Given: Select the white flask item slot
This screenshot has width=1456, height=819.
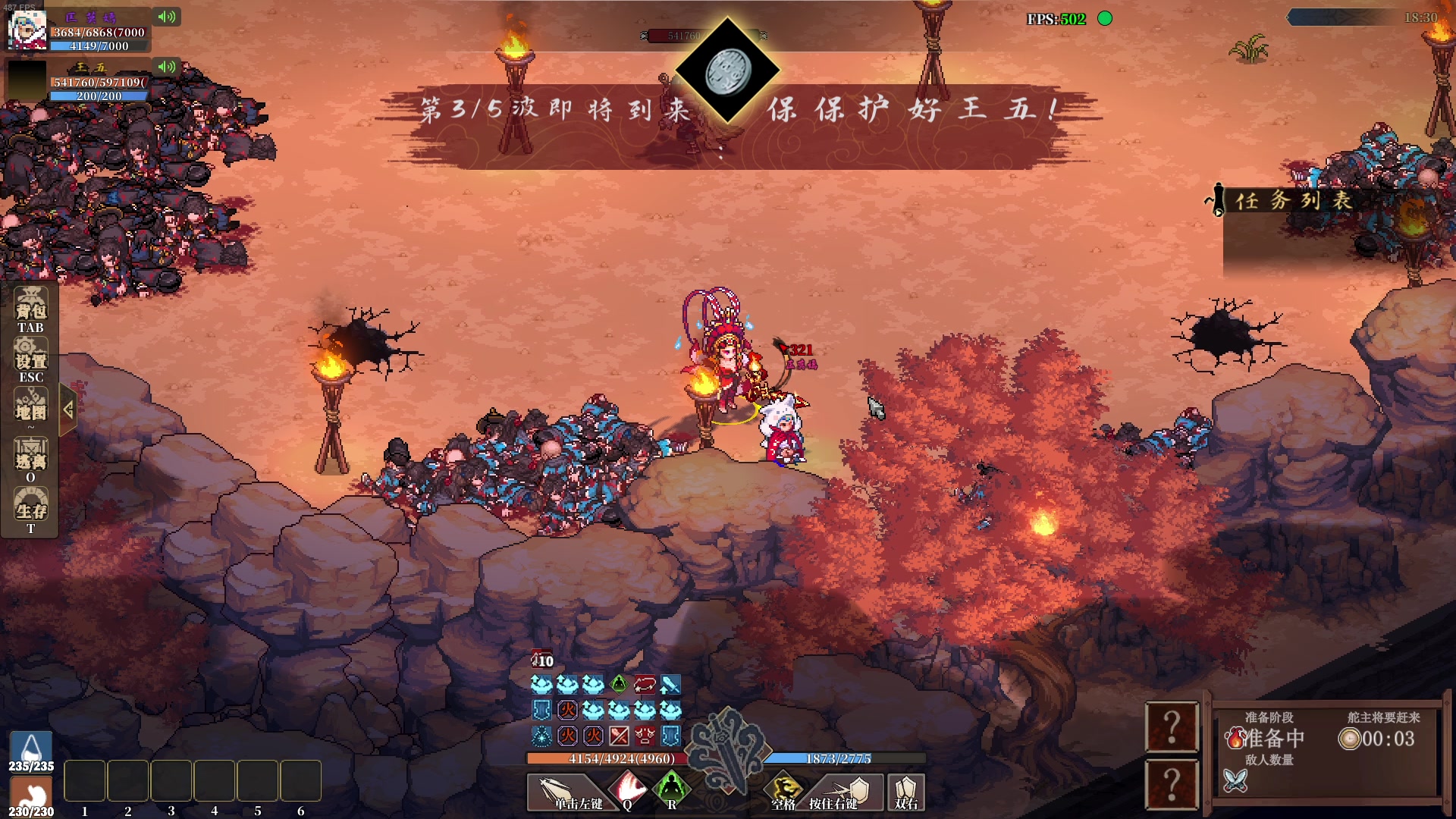Looking at the screenshot, I should (31, 749).
